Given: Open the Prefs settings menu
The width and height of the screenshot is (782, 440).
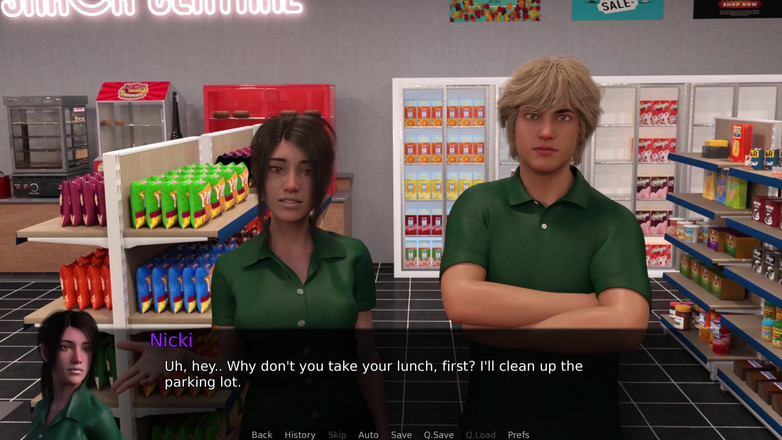Looking at the screenshot, I should click(518, 435).
